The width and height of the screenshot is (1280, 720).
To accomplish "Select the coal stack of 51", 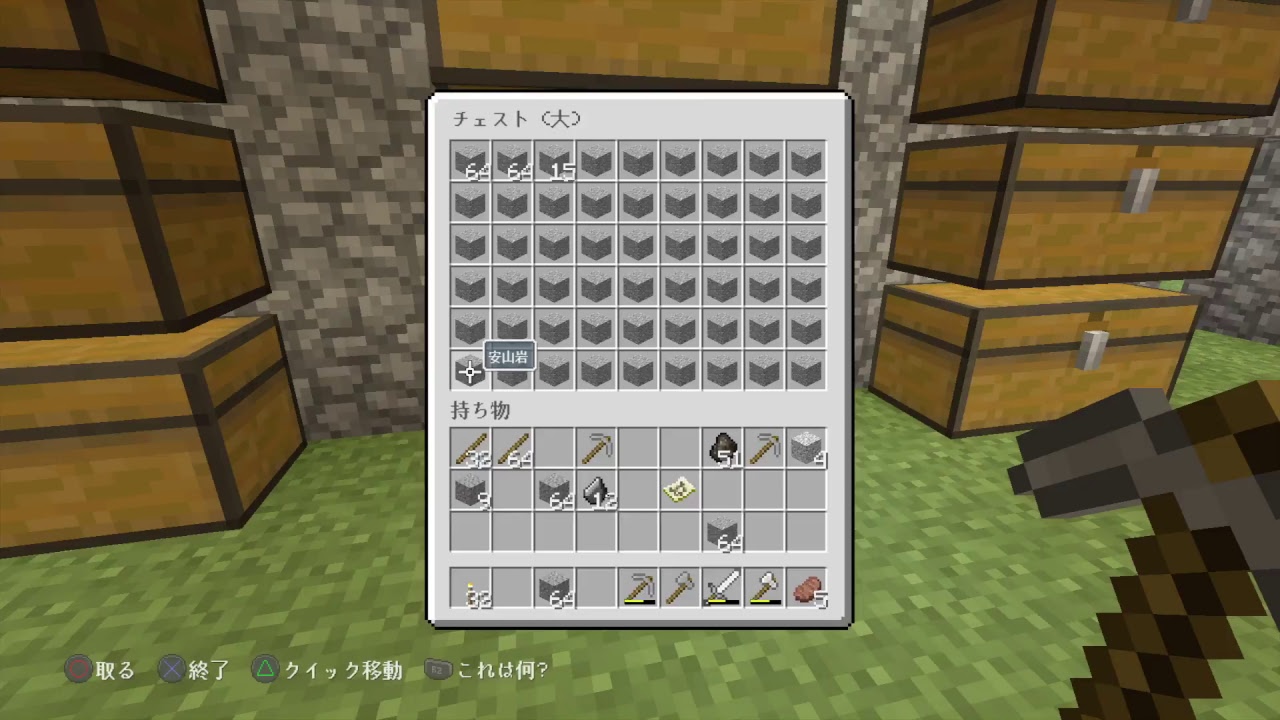I will 722,447.
